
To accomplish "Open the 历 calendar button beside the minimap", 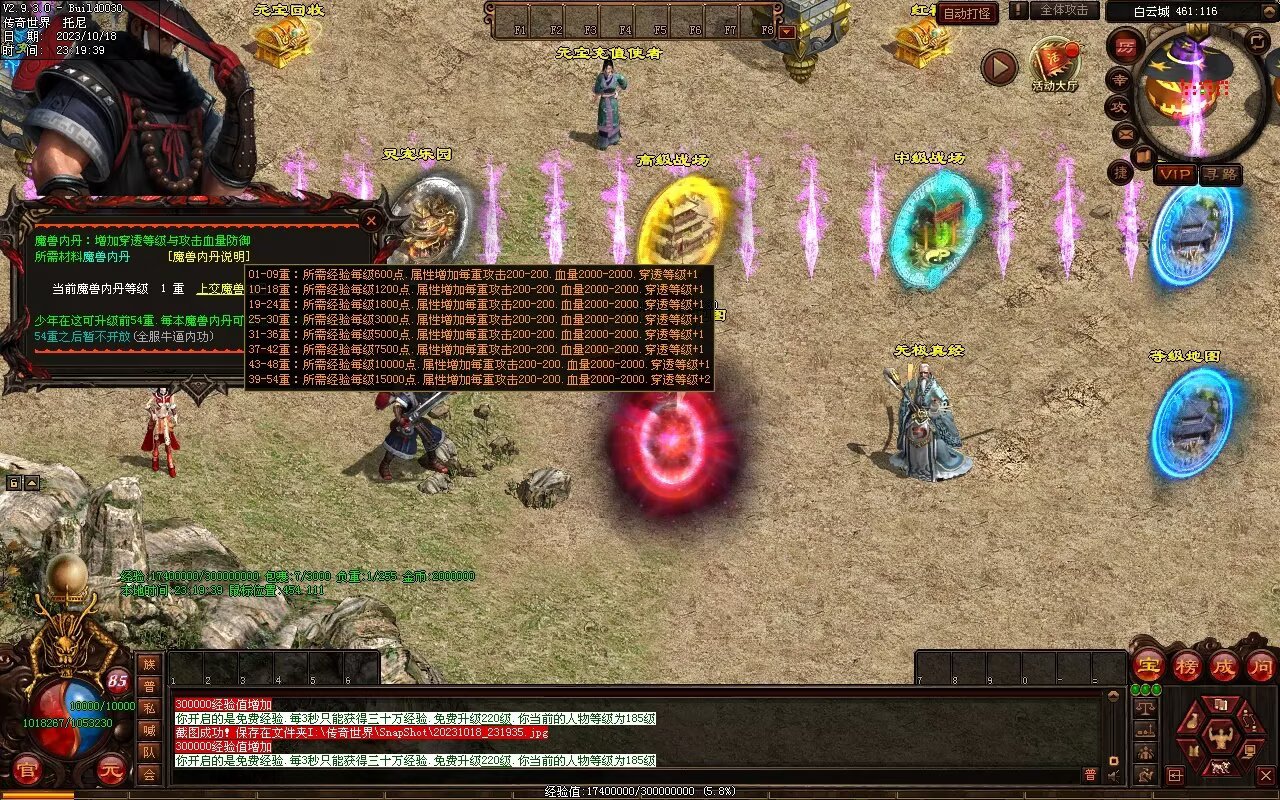I will 1126,47.
